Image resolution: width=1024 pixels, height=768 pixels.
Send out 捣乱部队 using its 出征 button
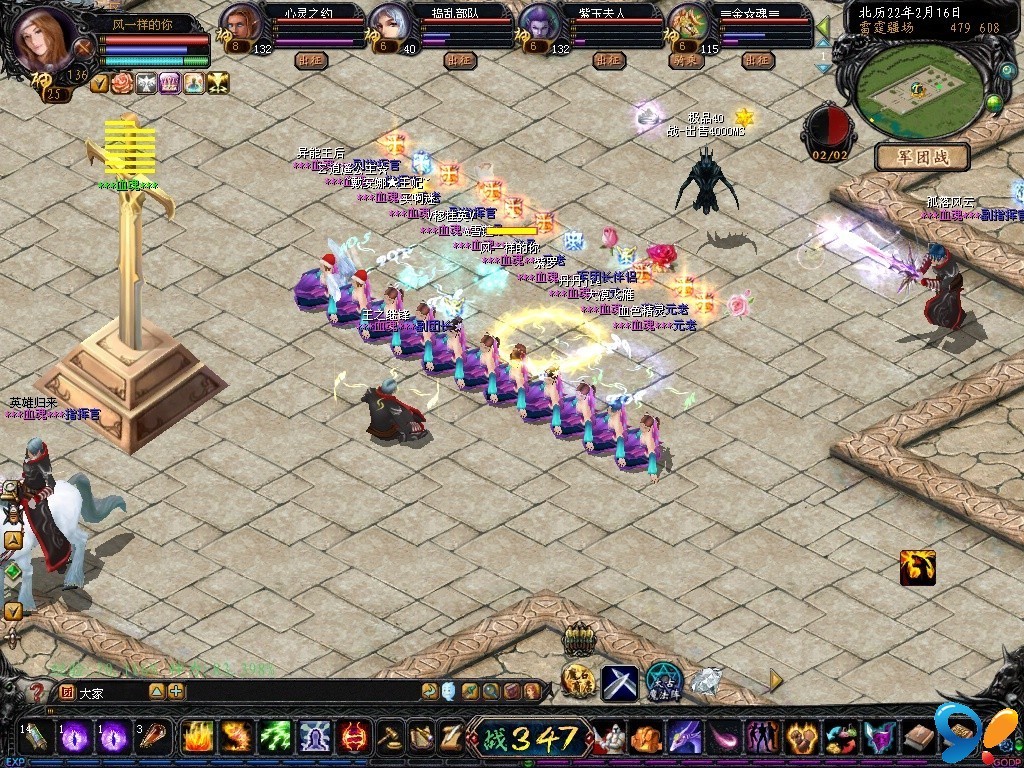pos(459,60)
